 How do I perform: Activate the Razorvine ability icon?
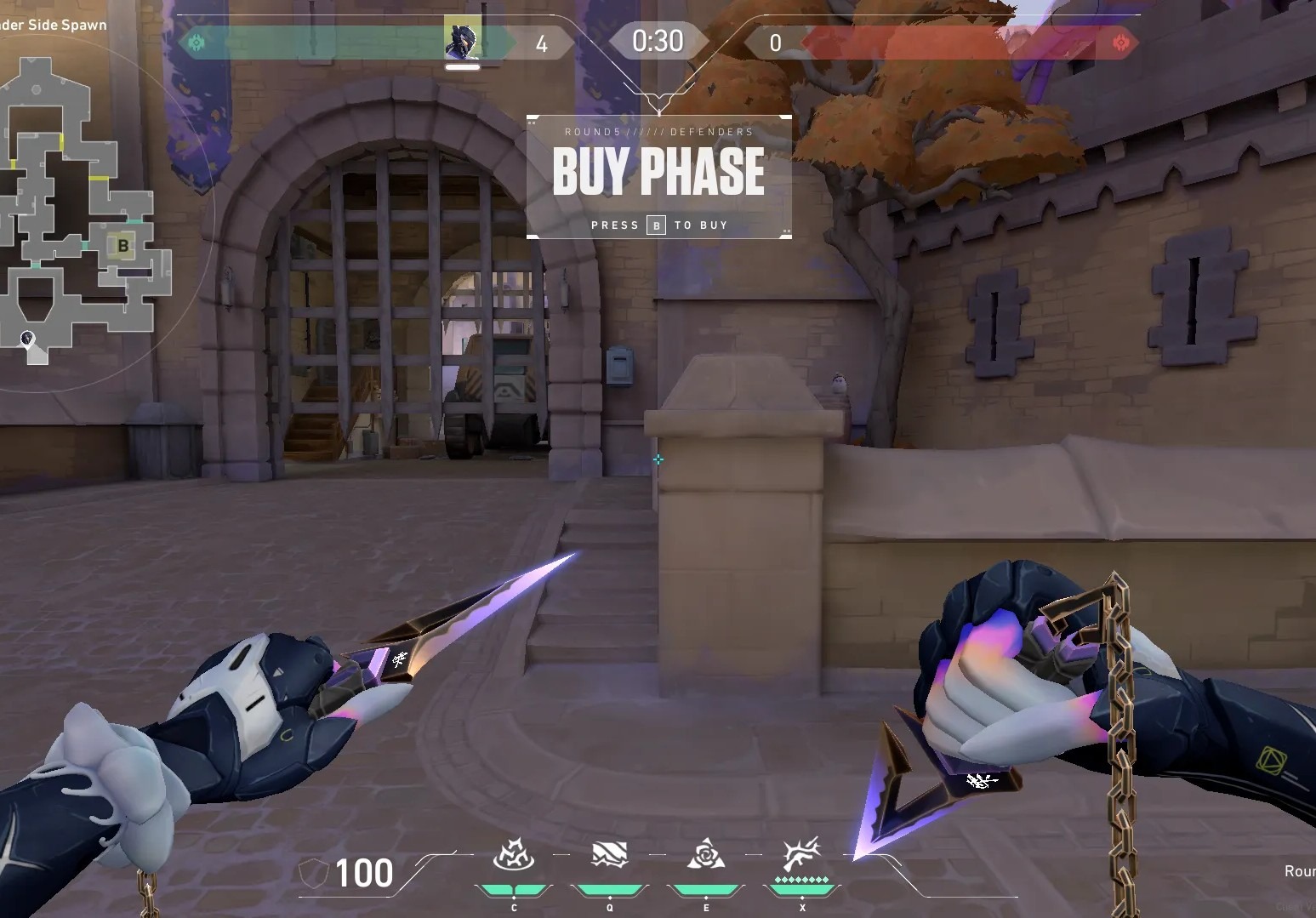(513, 855)
